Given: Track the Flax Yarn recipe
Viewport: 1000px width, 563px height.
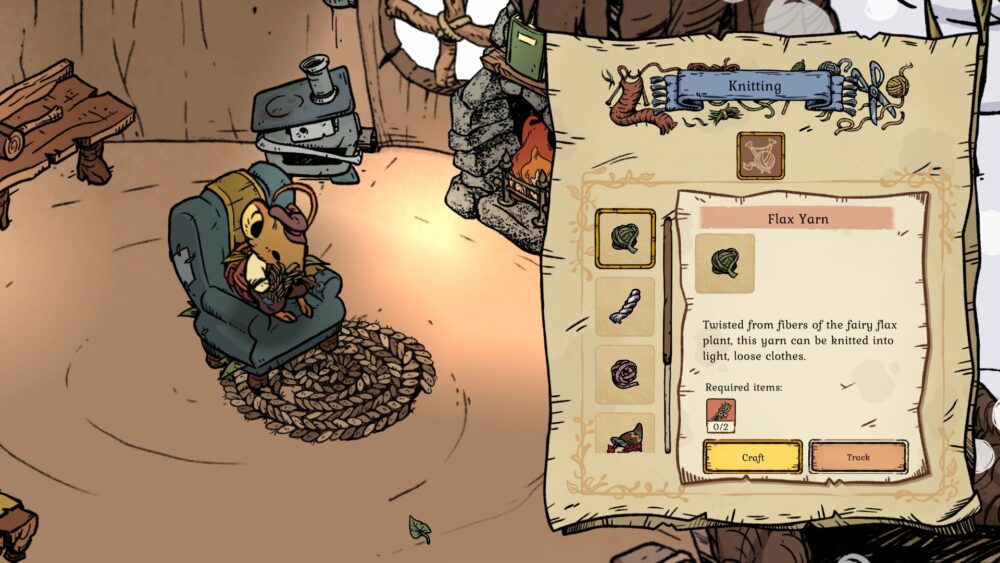Looking at the screenshot, I should pyautogui.click(x=858, y=457).
